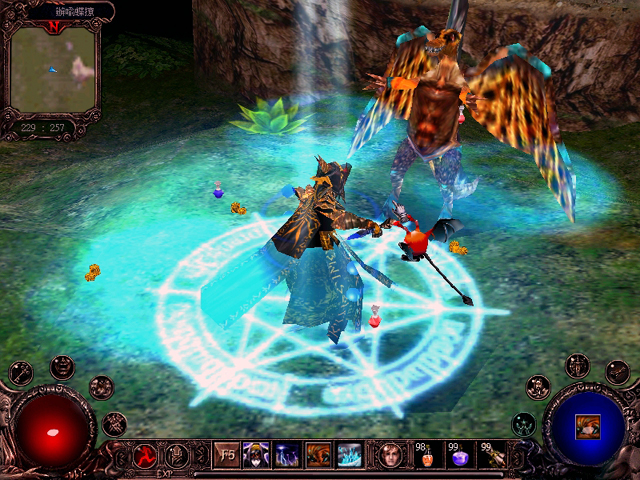The image size is (640, 480).
Task: Toggle the stone figure stance button
Action: point(178,456)
